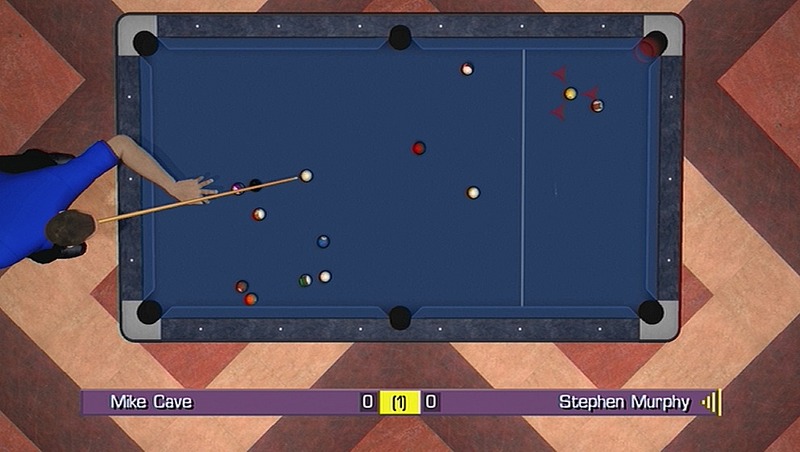Select the yellow ball marked by red arrows
Image resolution: width=800 pixels, height=452 pixels.
click(570, 94)
